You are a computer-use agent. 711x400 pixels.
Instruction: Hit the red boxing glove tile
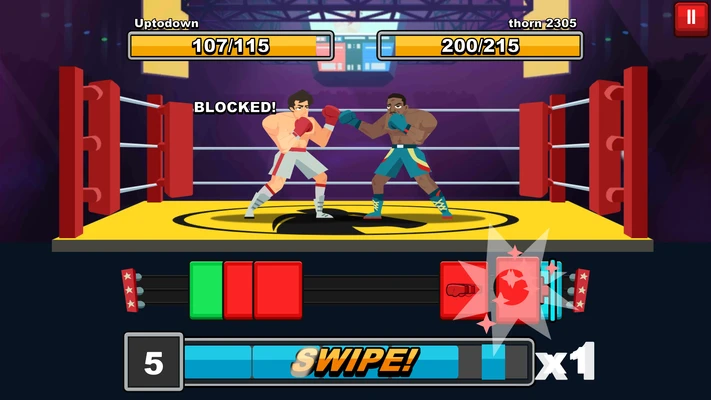pos(459,289)
